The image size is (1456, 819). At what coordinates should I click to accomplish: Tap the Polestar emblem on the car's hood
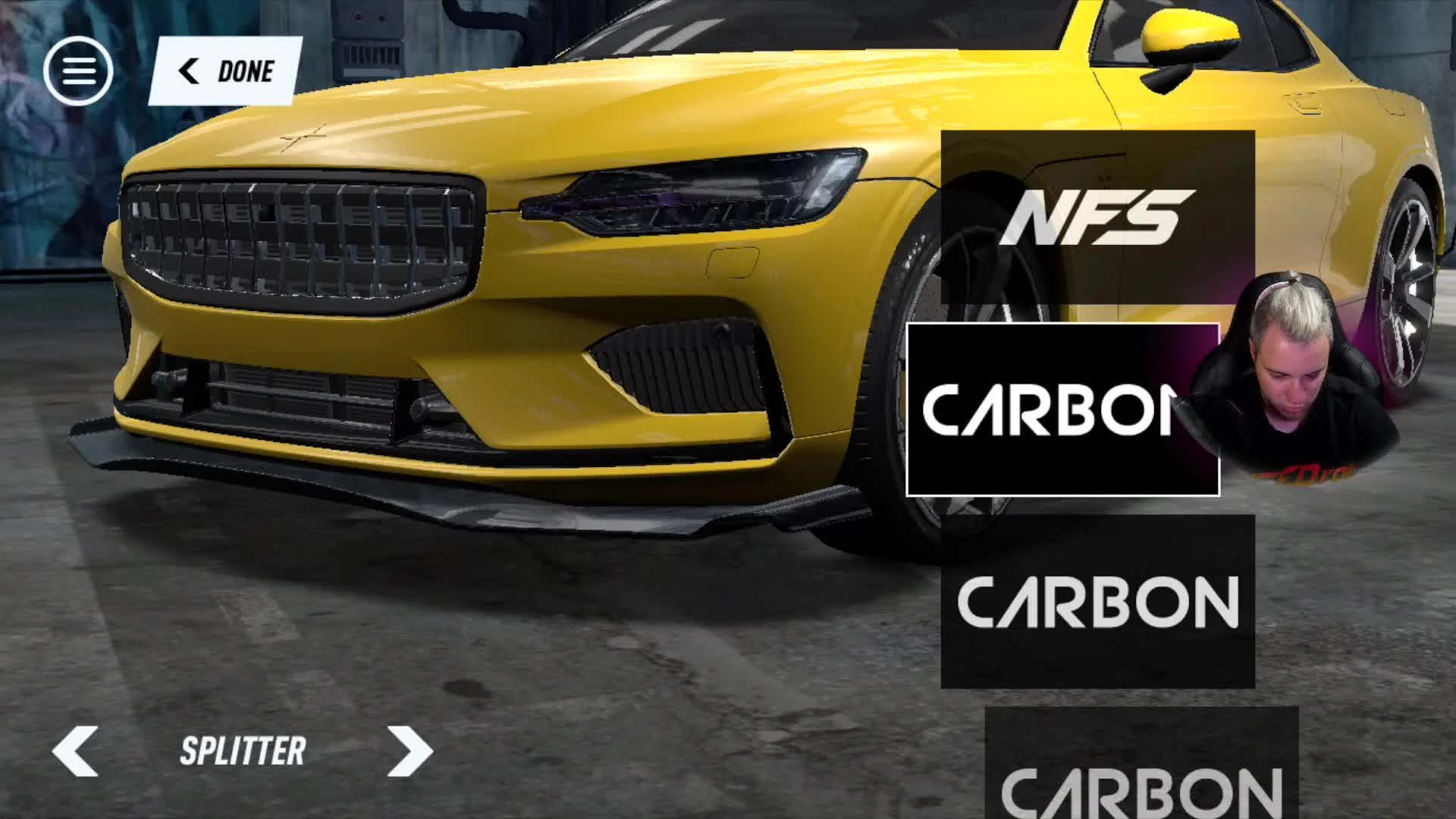[x=303, y=139]
